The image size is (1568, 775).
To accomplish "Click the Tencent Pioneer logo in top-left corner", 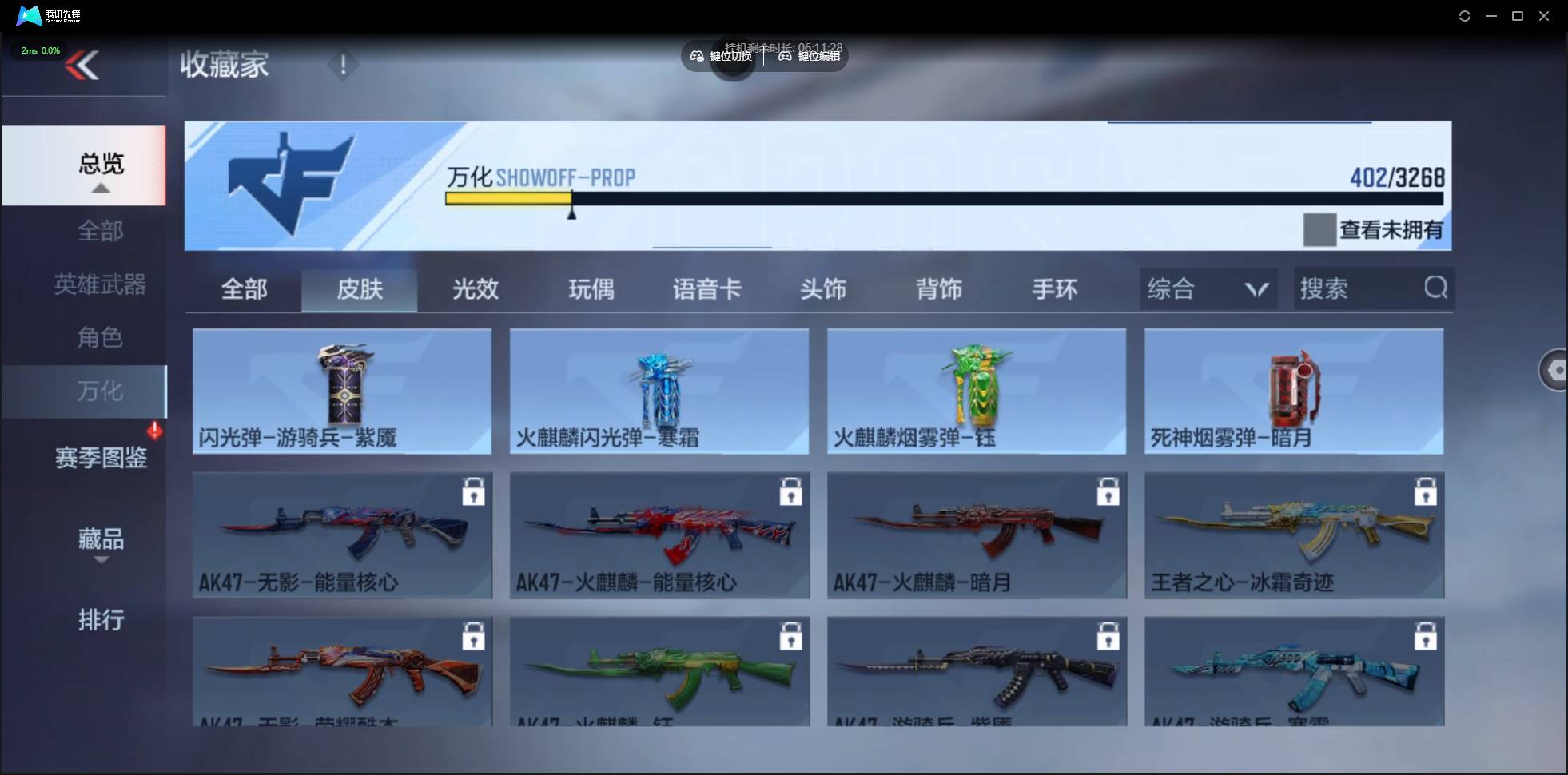I will [x=29, y=15].
